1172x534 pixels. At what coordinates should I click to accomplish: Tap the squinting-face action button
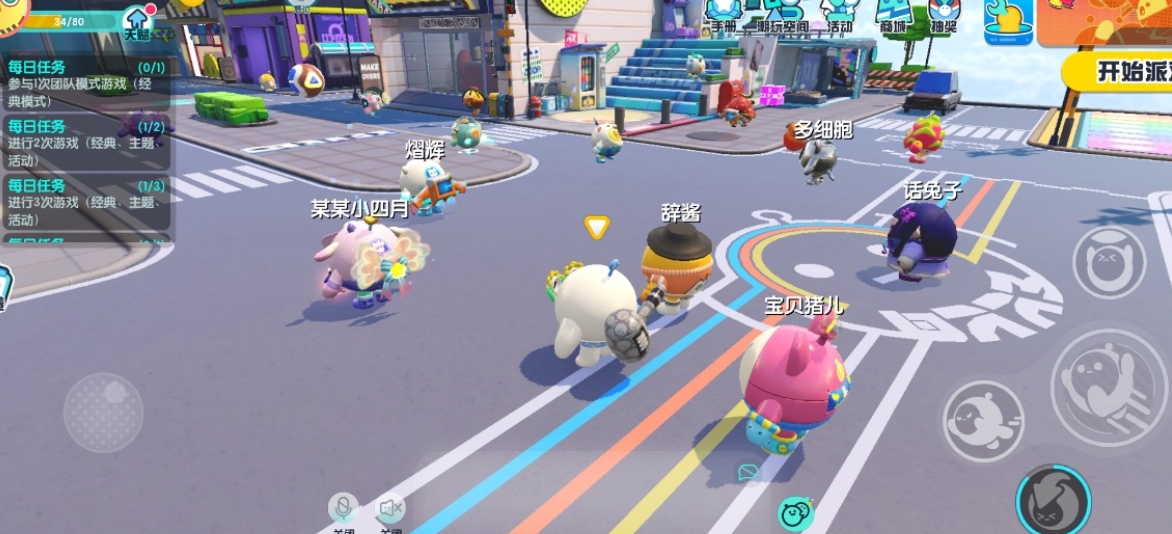click(1108, 262)
